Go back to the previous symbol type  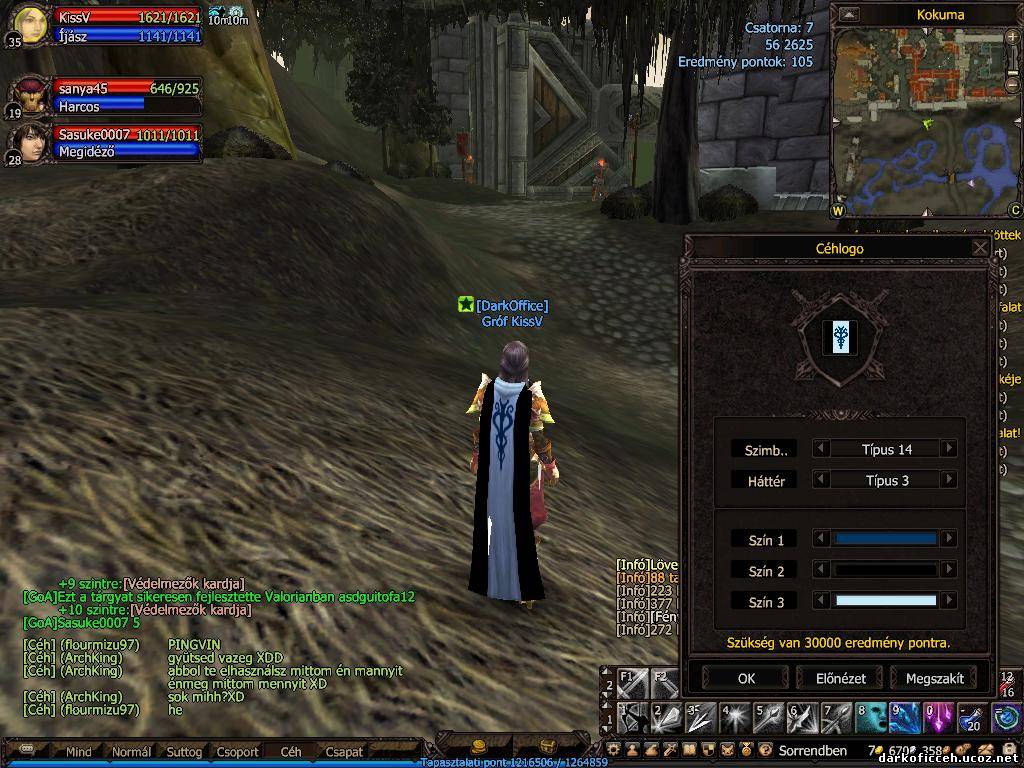click(821, 449)
